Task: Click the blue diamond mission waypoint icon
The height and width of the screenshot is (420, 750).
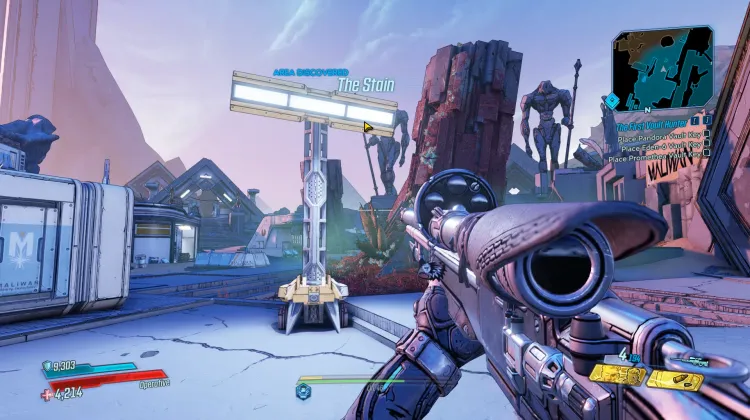Action: tap(610, 102)
